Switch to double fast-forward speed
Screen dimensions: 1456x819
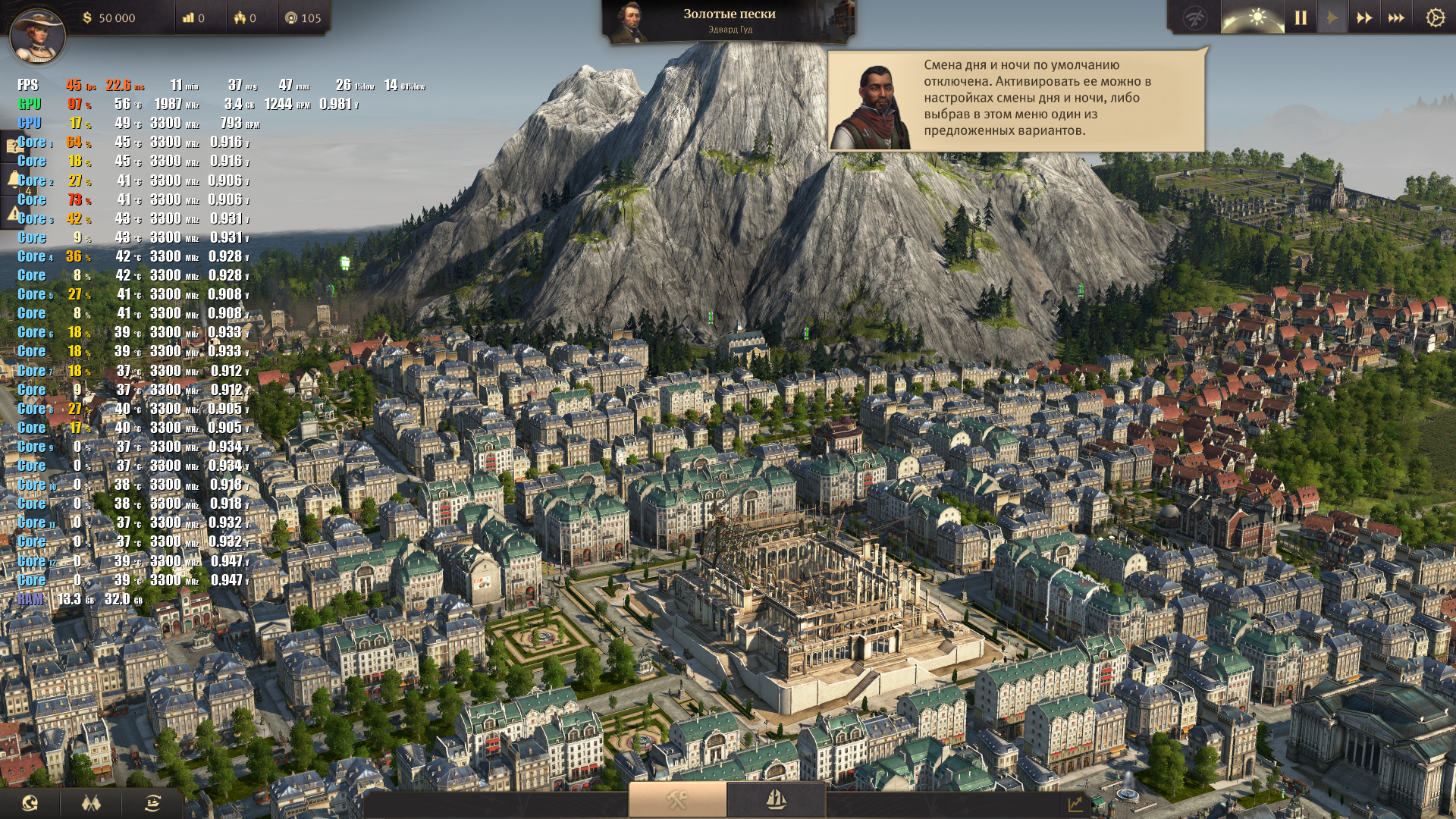point(1364,17)
